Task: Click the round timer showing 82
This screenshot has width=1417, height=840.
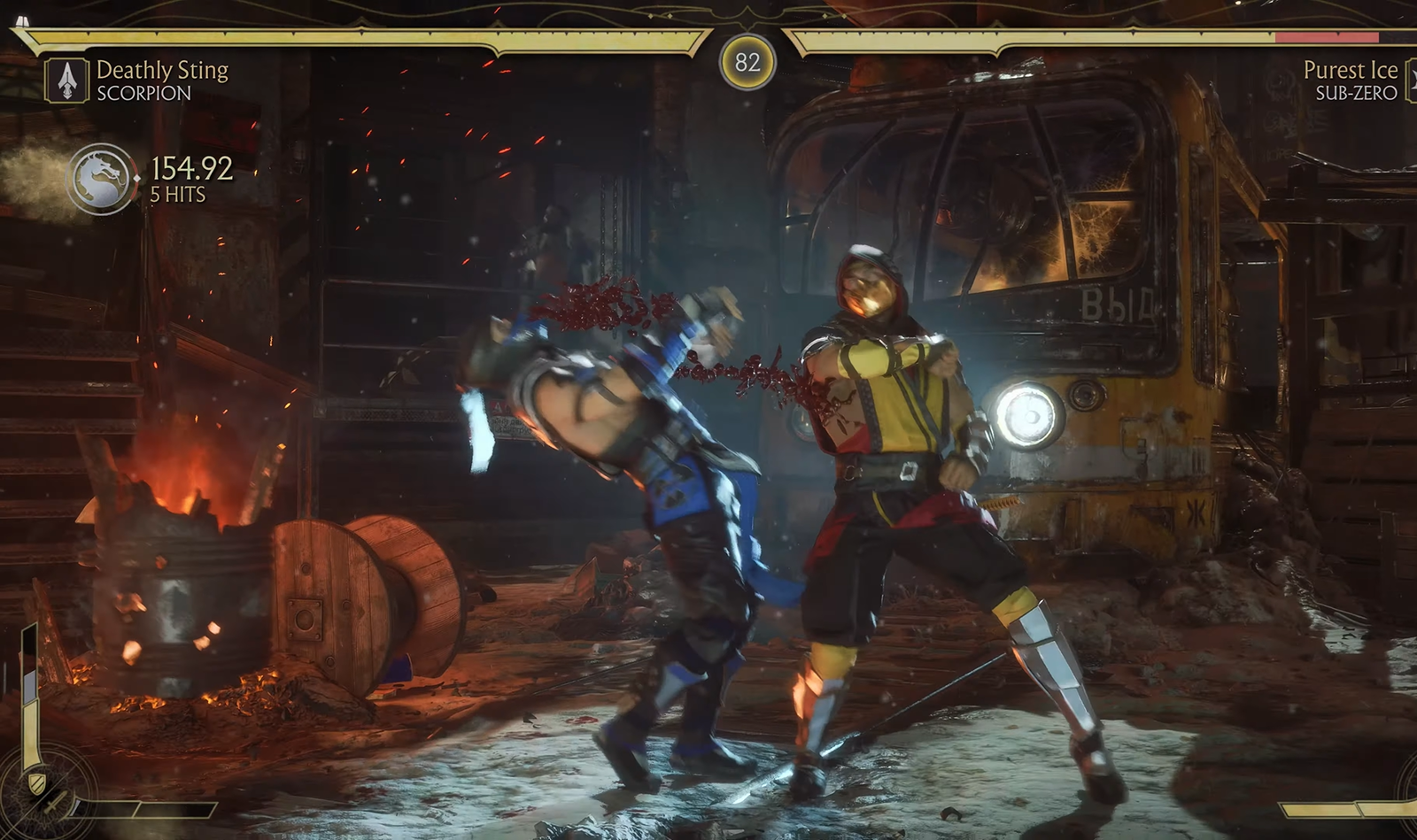Action: [748, 62]
